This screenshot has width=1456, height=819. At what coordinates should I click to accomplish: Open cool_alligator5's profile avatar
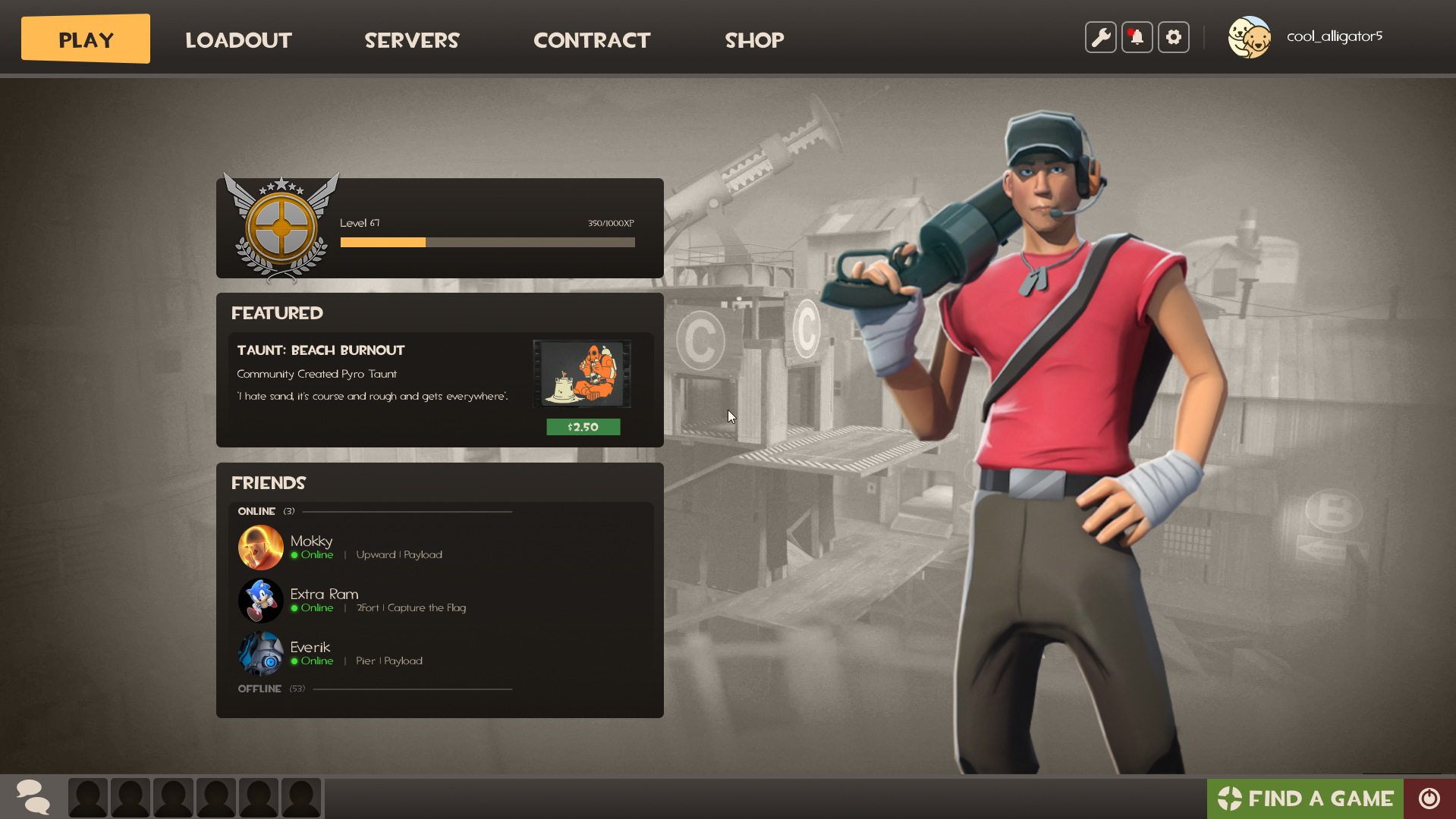pos(1249,36)
